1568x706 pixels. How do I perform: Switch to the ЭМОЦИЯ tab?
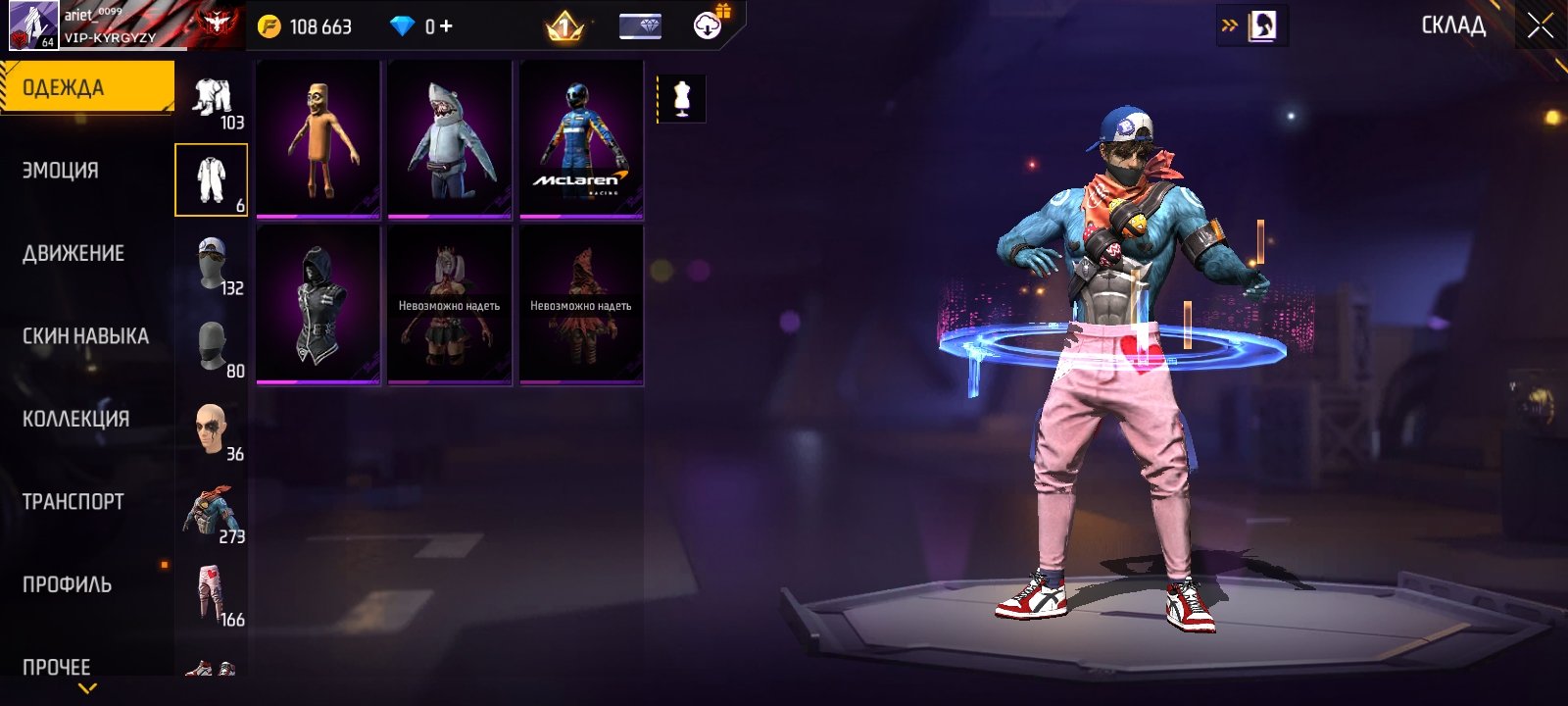61,171
